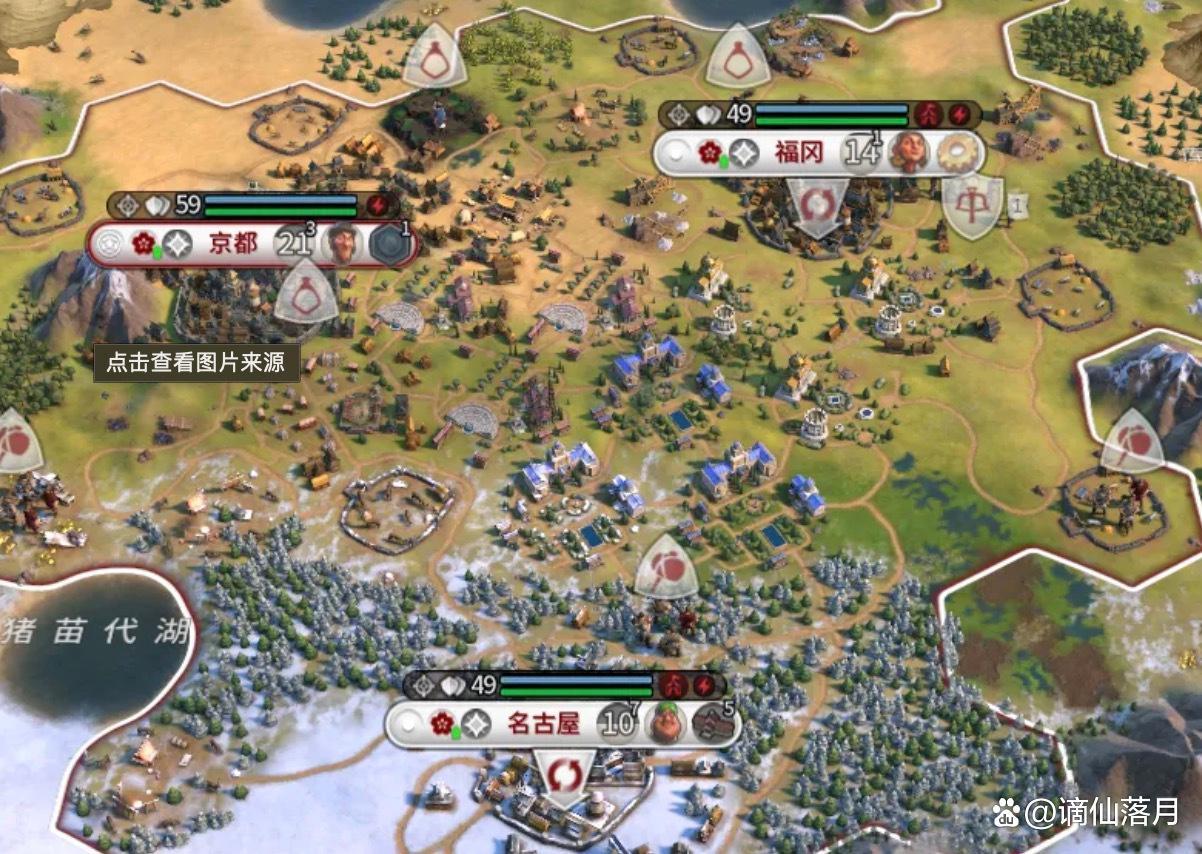
Task: Click the red flower religion icon on 福冈's banner
Action: (709, 153)
